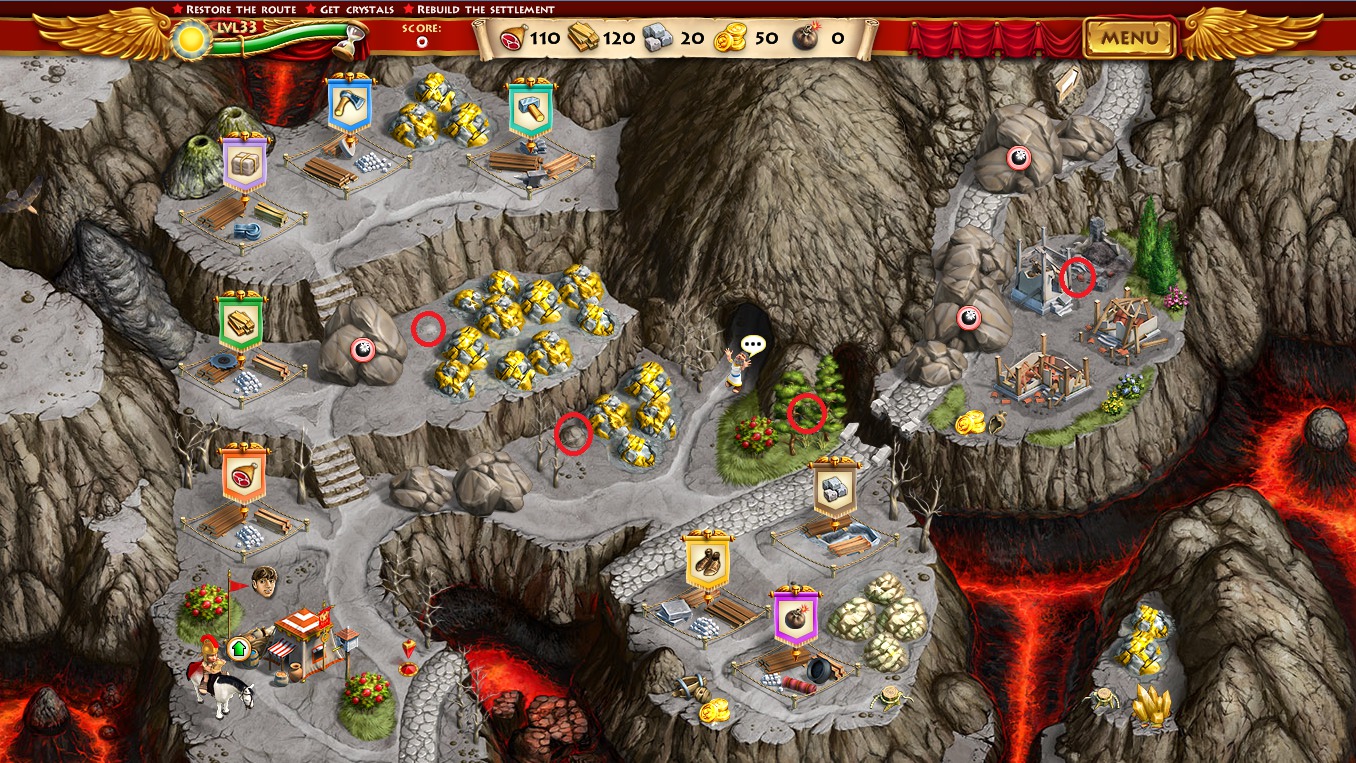This screenshot has width=1356, height=763.
Task: Select the purple bomb workshop banner
Action: (796, 614)
